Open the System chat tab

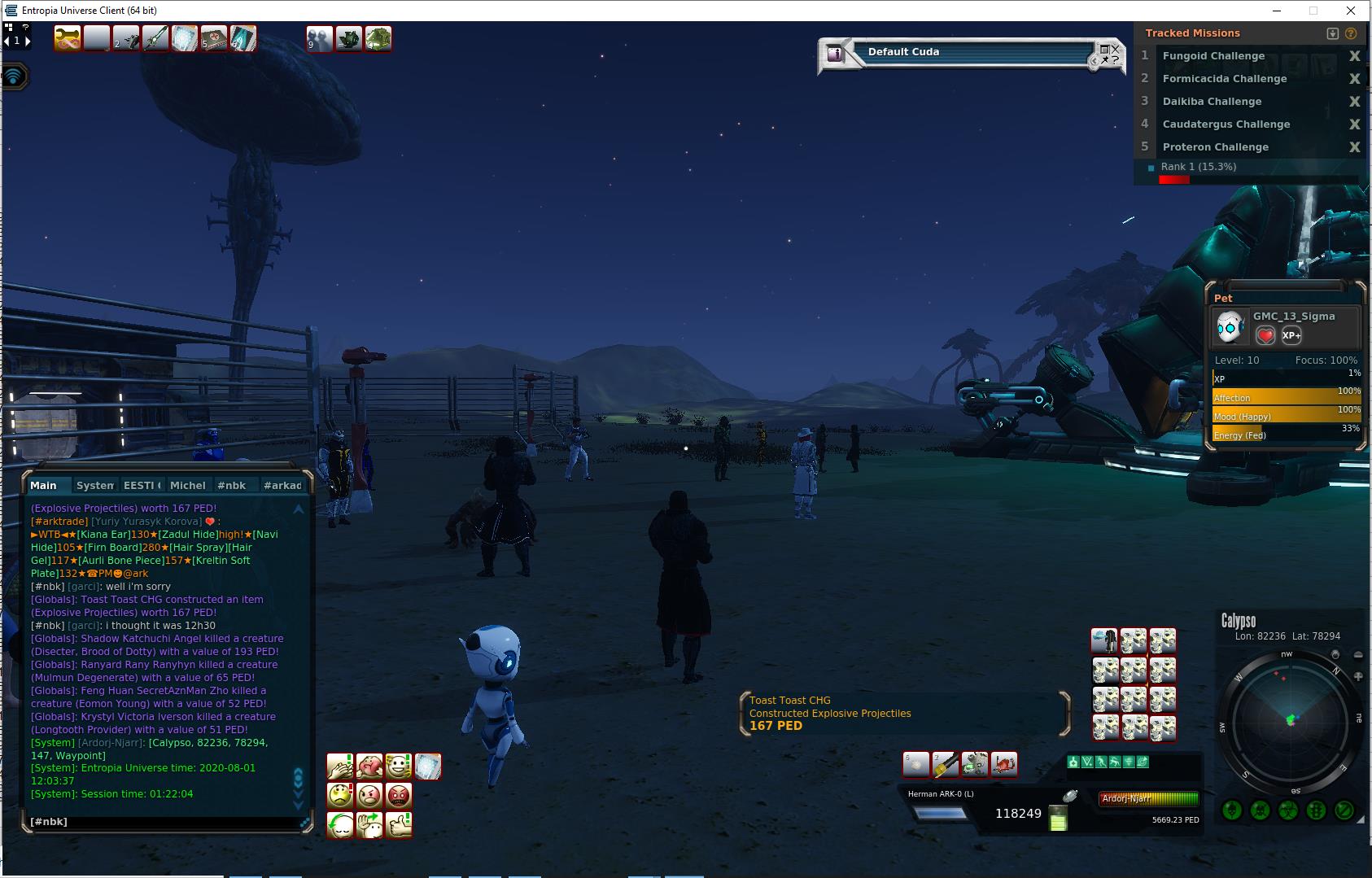94,485
